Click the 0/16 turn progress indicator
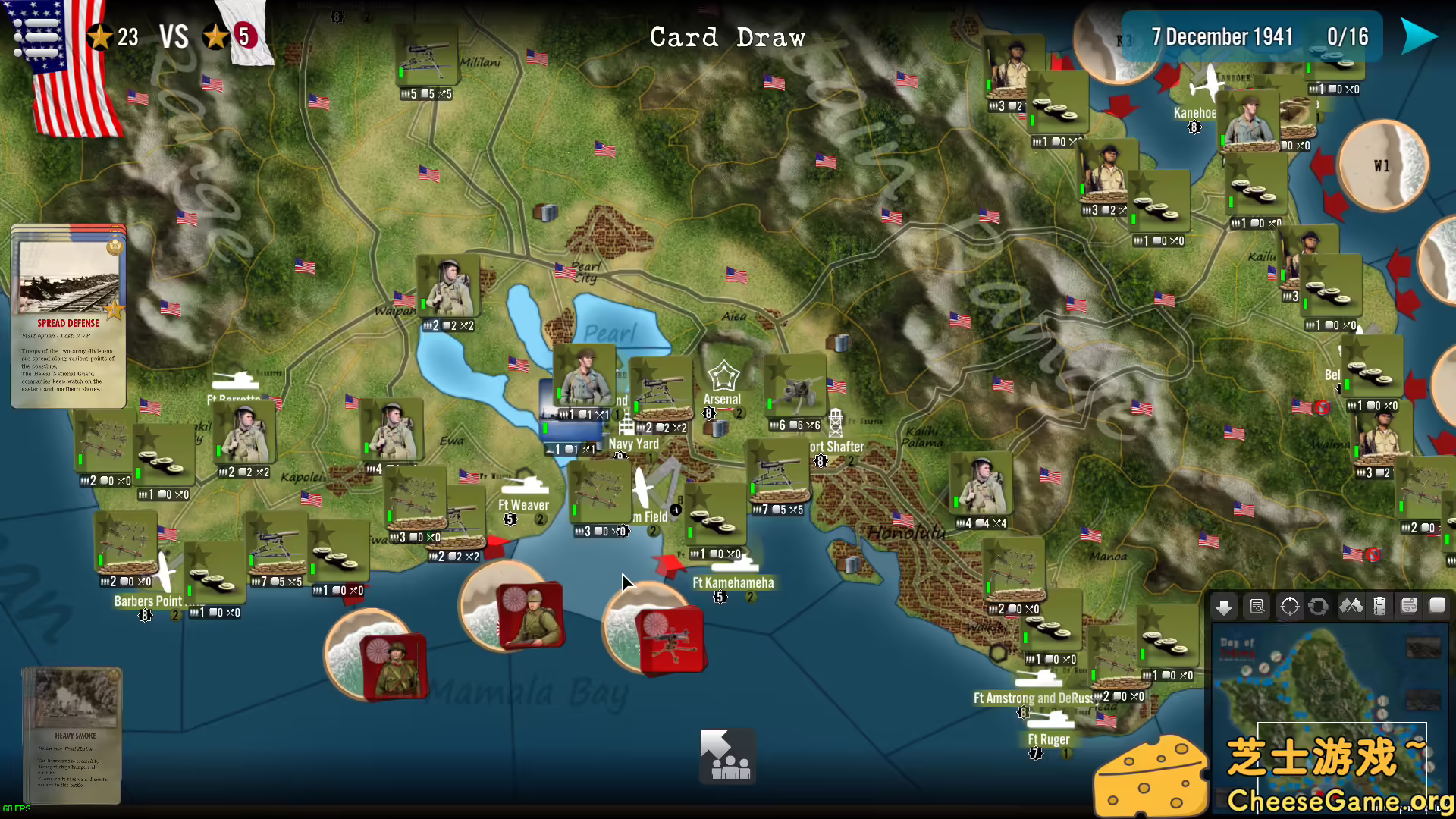 [x=1348, y=36]
